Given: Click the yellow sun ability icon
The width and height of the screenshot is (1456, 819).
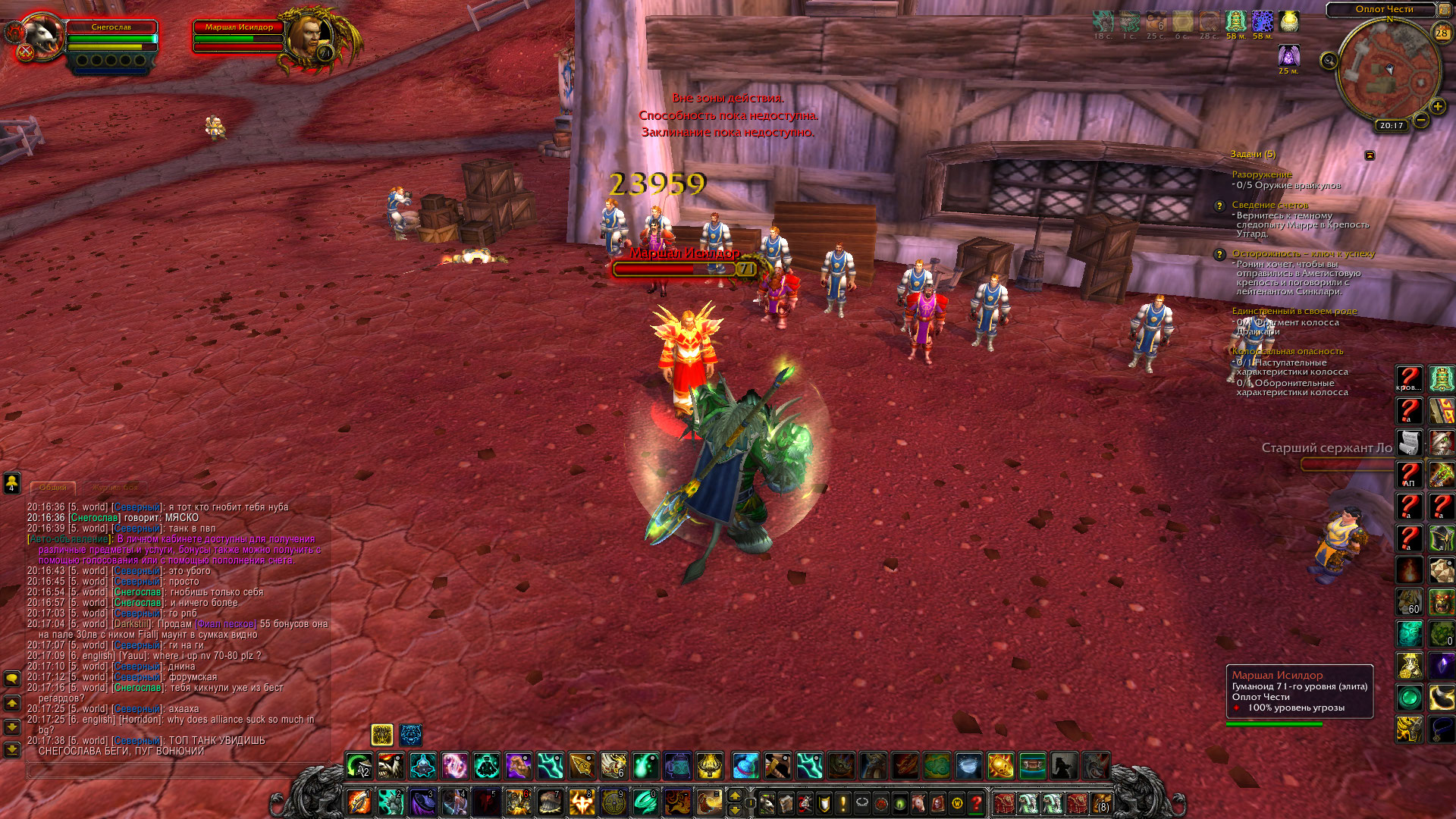Looking at the screenshot, I should pos(1000,766).
